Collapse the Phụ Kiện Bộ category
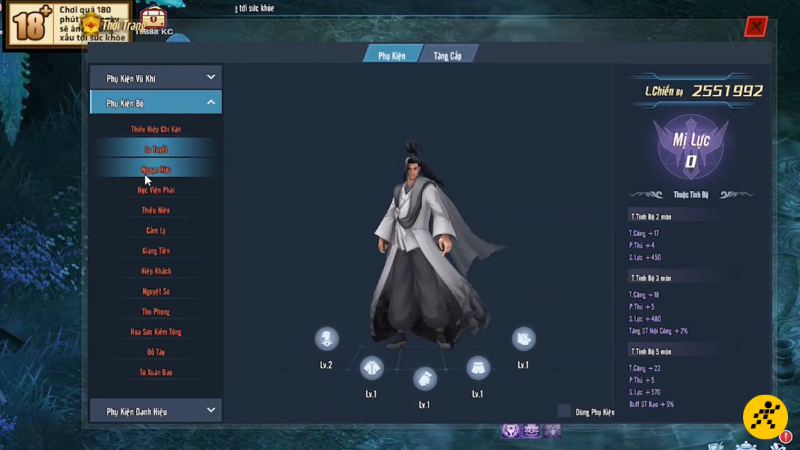 coord(155,102)
